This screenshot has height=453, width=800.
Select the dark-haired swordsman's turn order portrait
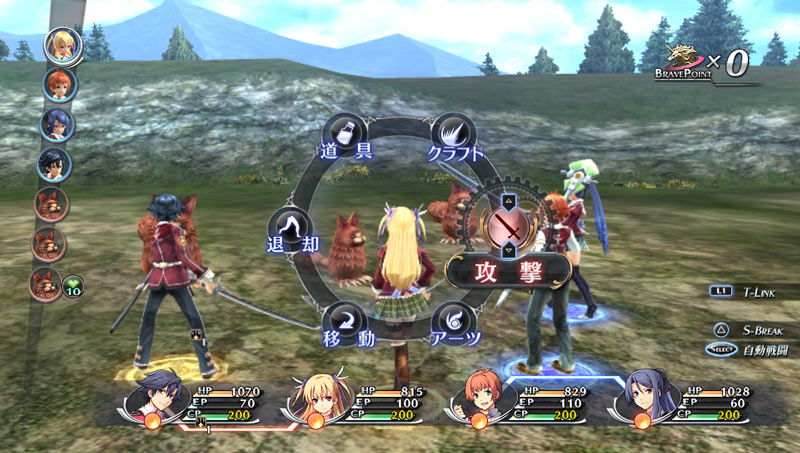[53, 164]
